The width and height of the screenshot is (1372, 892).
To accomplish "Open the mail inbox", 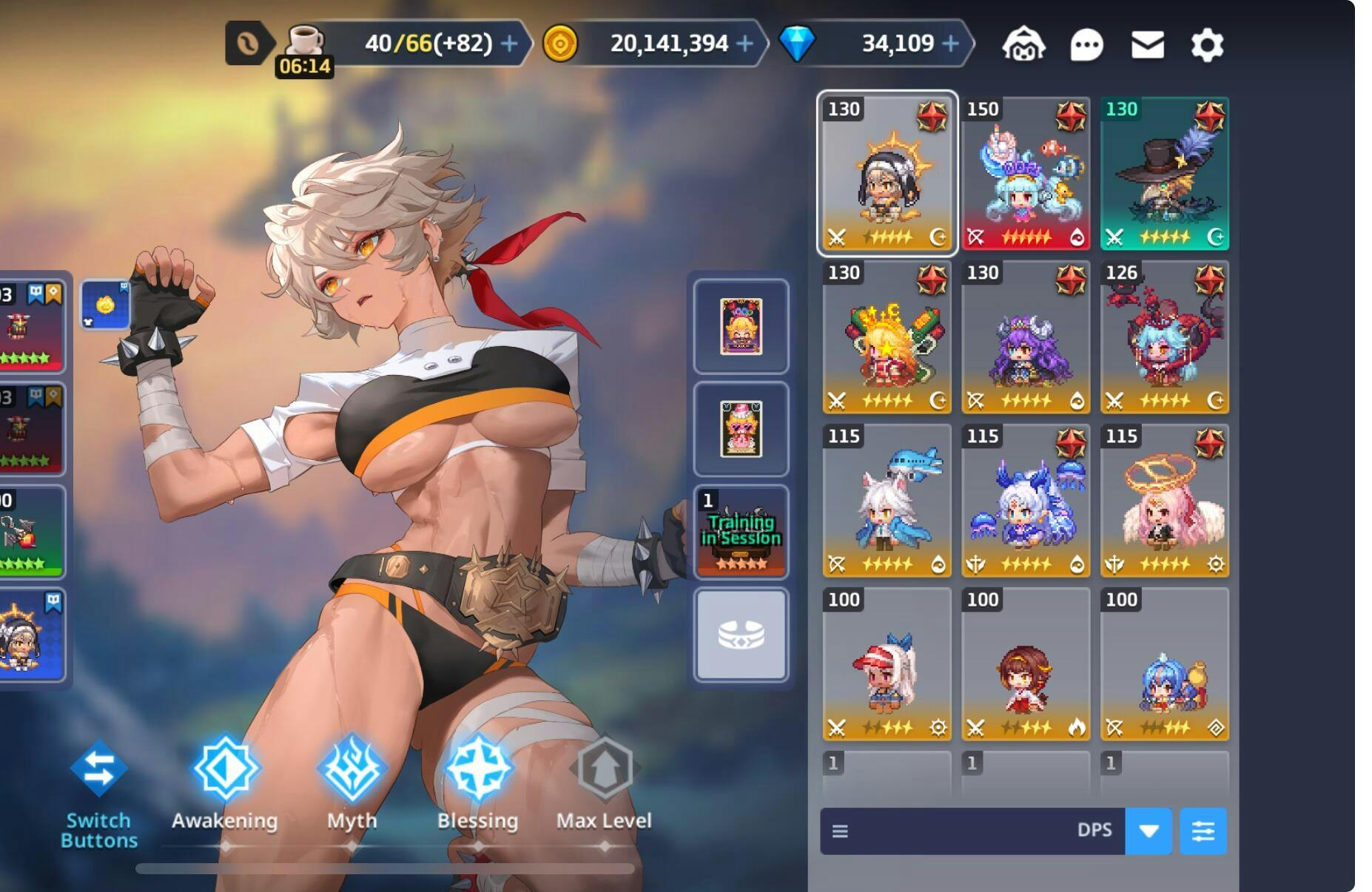I will 1147,45.
